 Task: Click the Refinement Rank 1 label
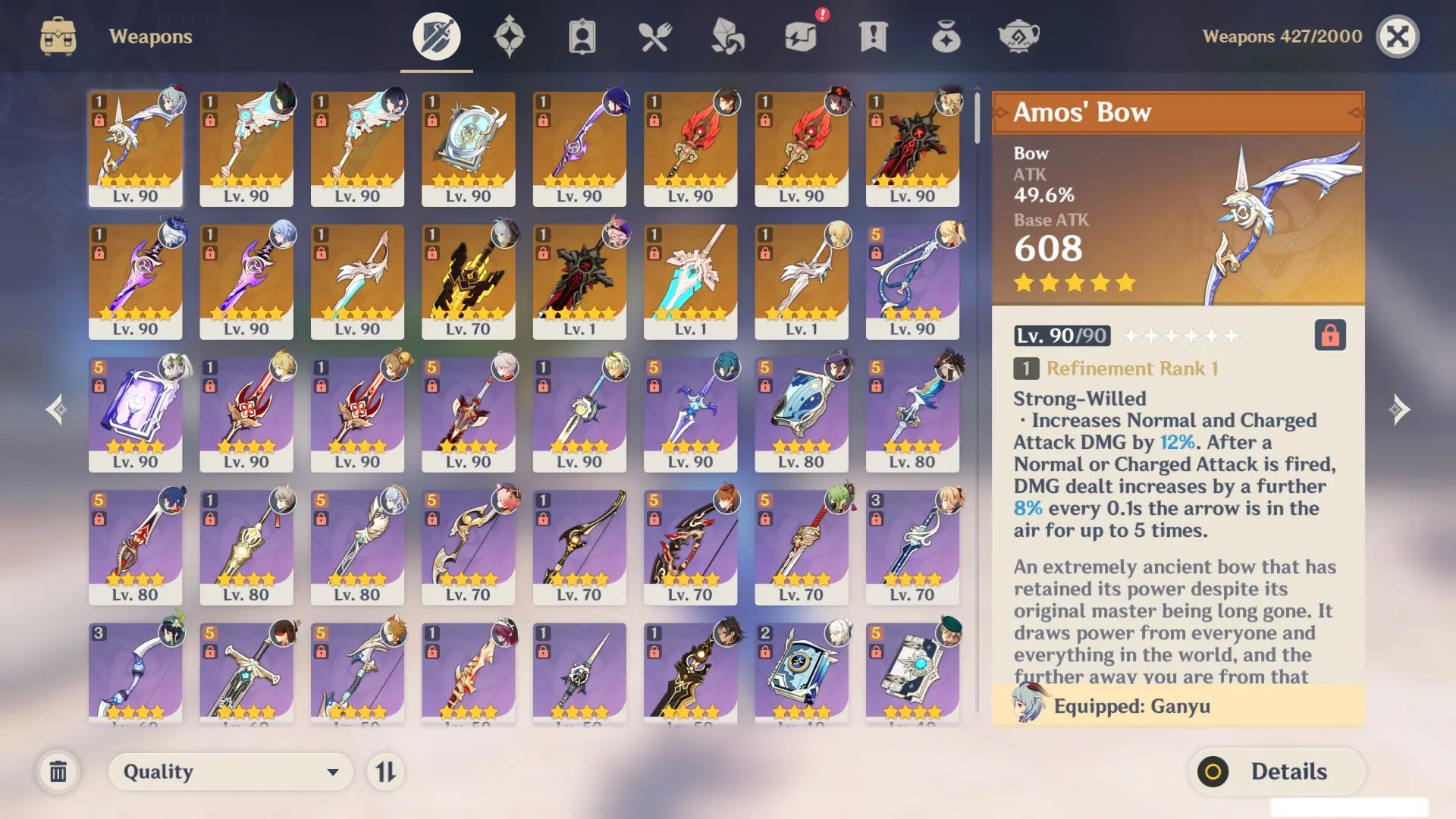1131,369
